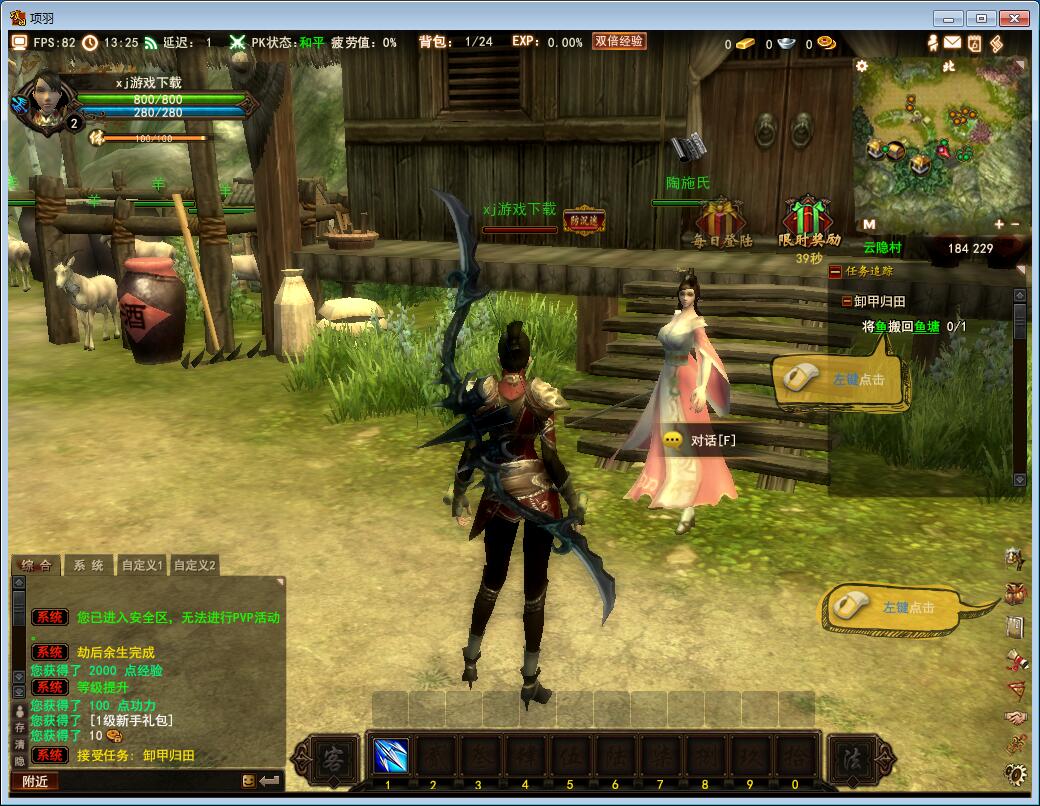This screenshot has width=1040, height=806.
Task: Select the 自定义1 chat tab
Action: pyautogui.click(x=143, y=565)
